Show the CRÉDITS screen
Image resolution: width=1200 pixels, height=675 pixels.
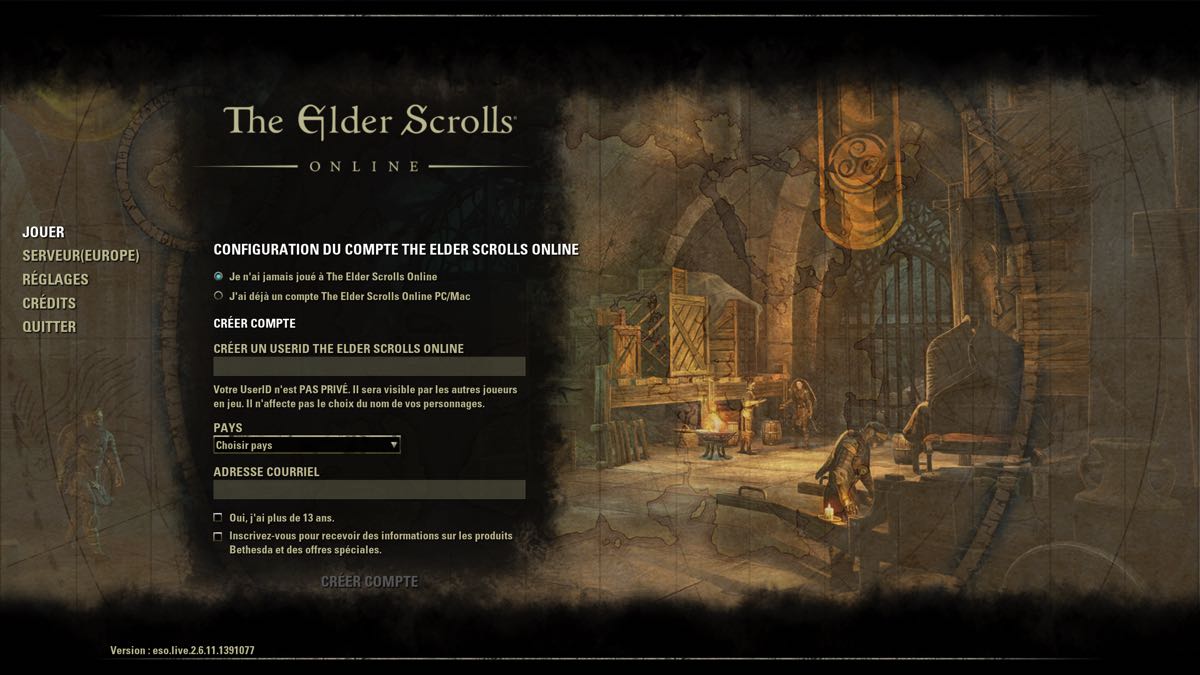[x=49, y=303]
